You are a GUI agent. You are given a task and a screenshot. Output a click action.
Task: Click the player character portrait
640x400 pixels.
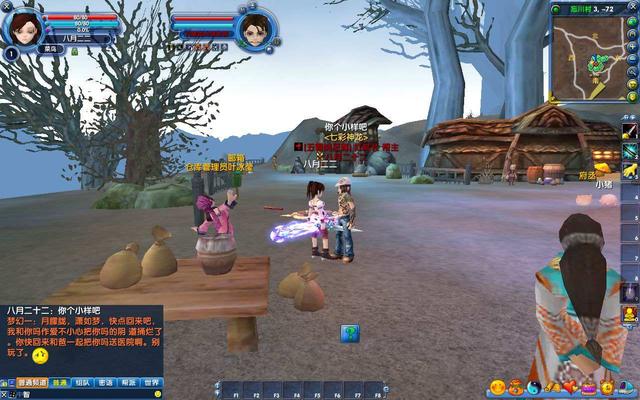click(22, 26)
